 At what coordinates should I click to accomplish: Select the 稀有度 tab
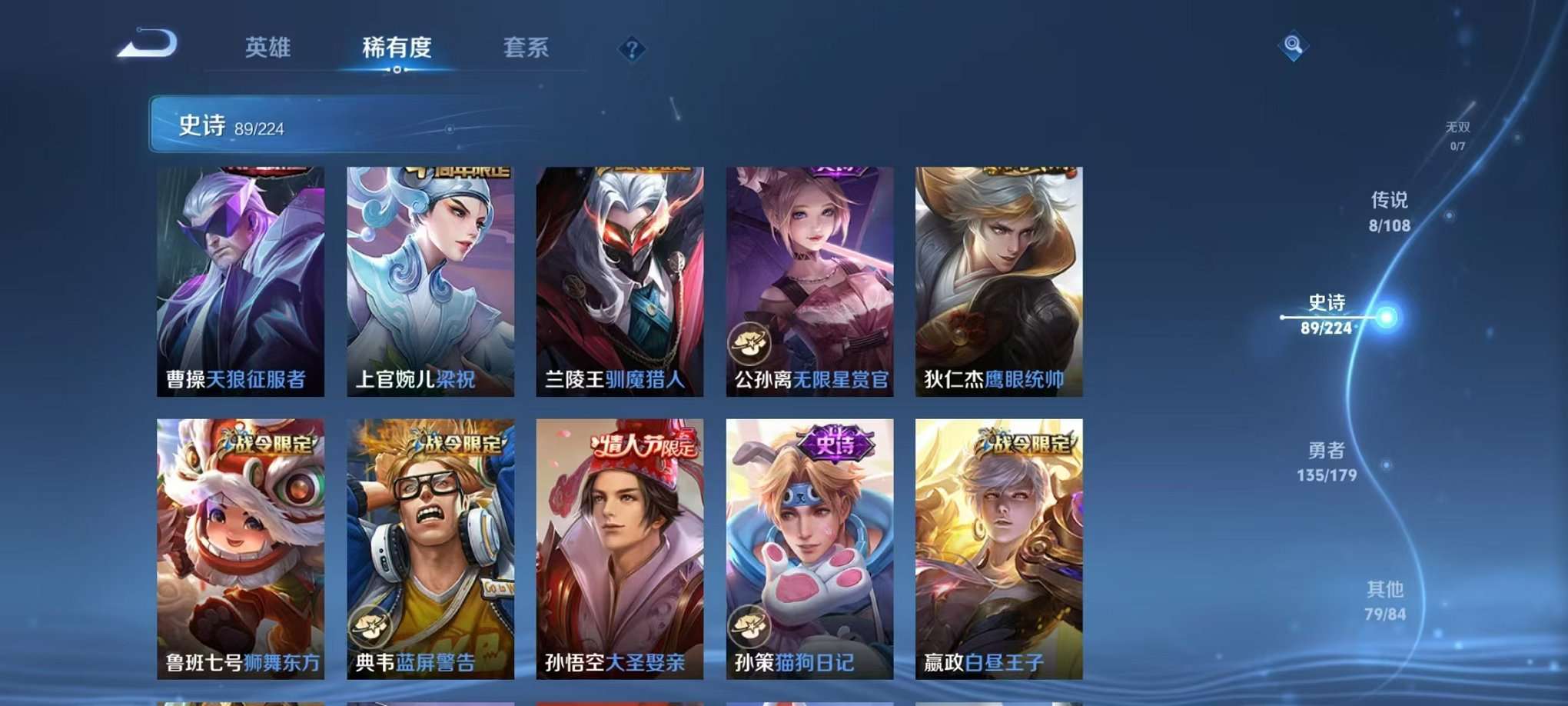pos(396,48)
